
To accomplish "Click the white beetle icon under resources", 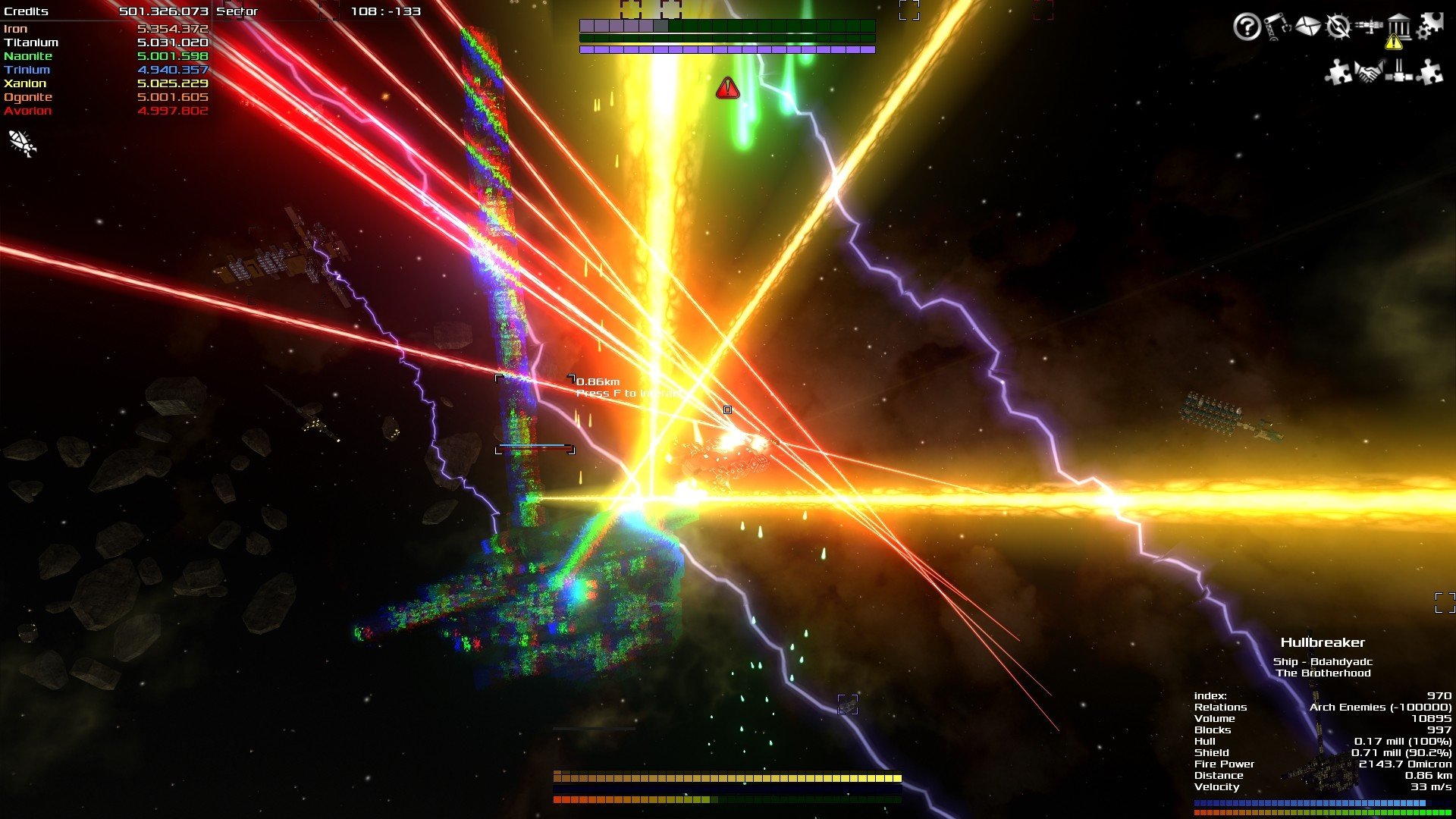I will pos(21,143).
